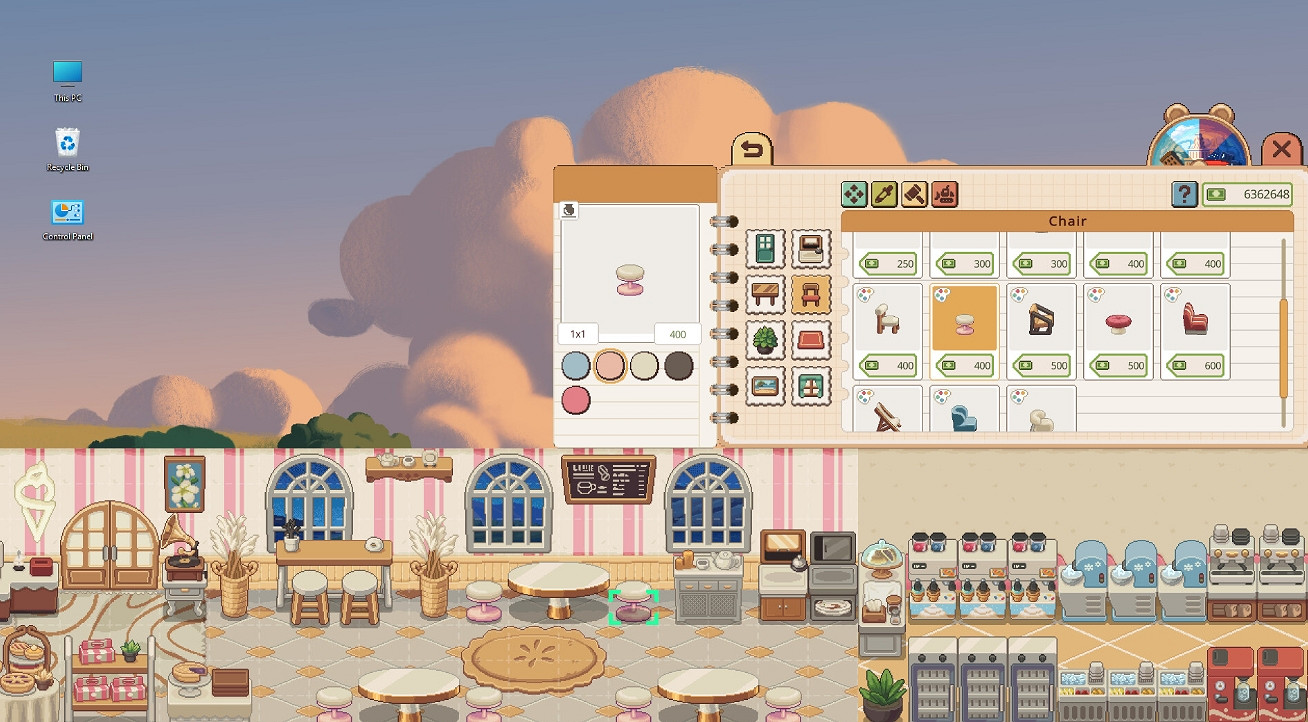The height and width of the screenshot is (722, 1308).
Task: Open the Table furniture category
Action: (765, 292)
